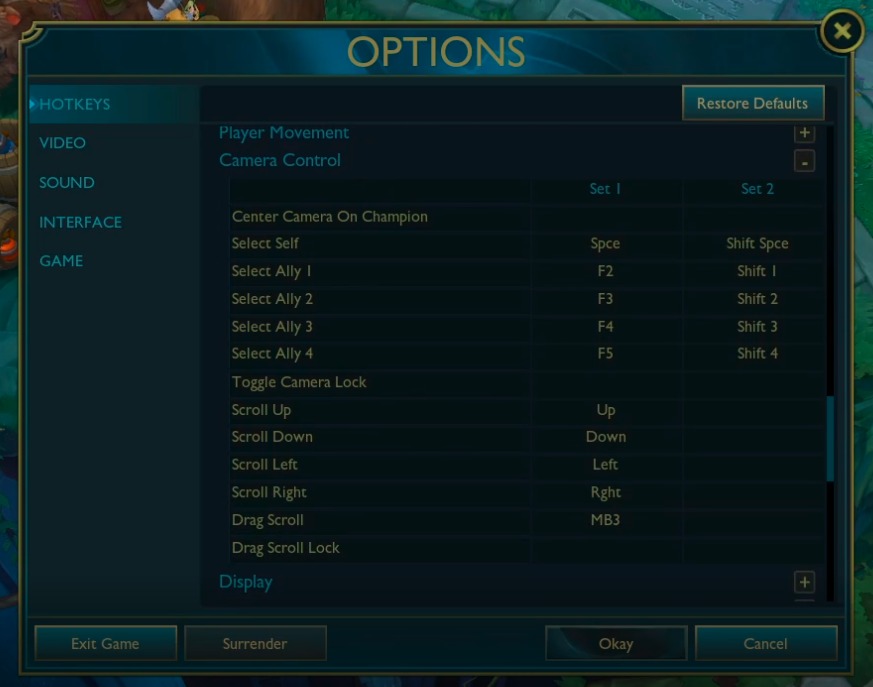Set the Drag Scroll Set 1 binding

coord(605,520)
